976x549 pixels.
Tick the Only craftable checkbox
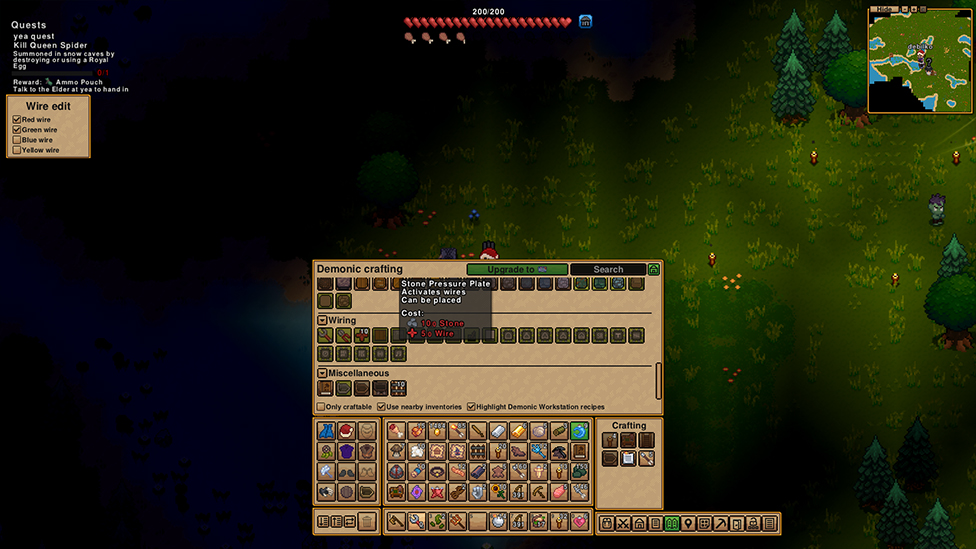[321, 407]
